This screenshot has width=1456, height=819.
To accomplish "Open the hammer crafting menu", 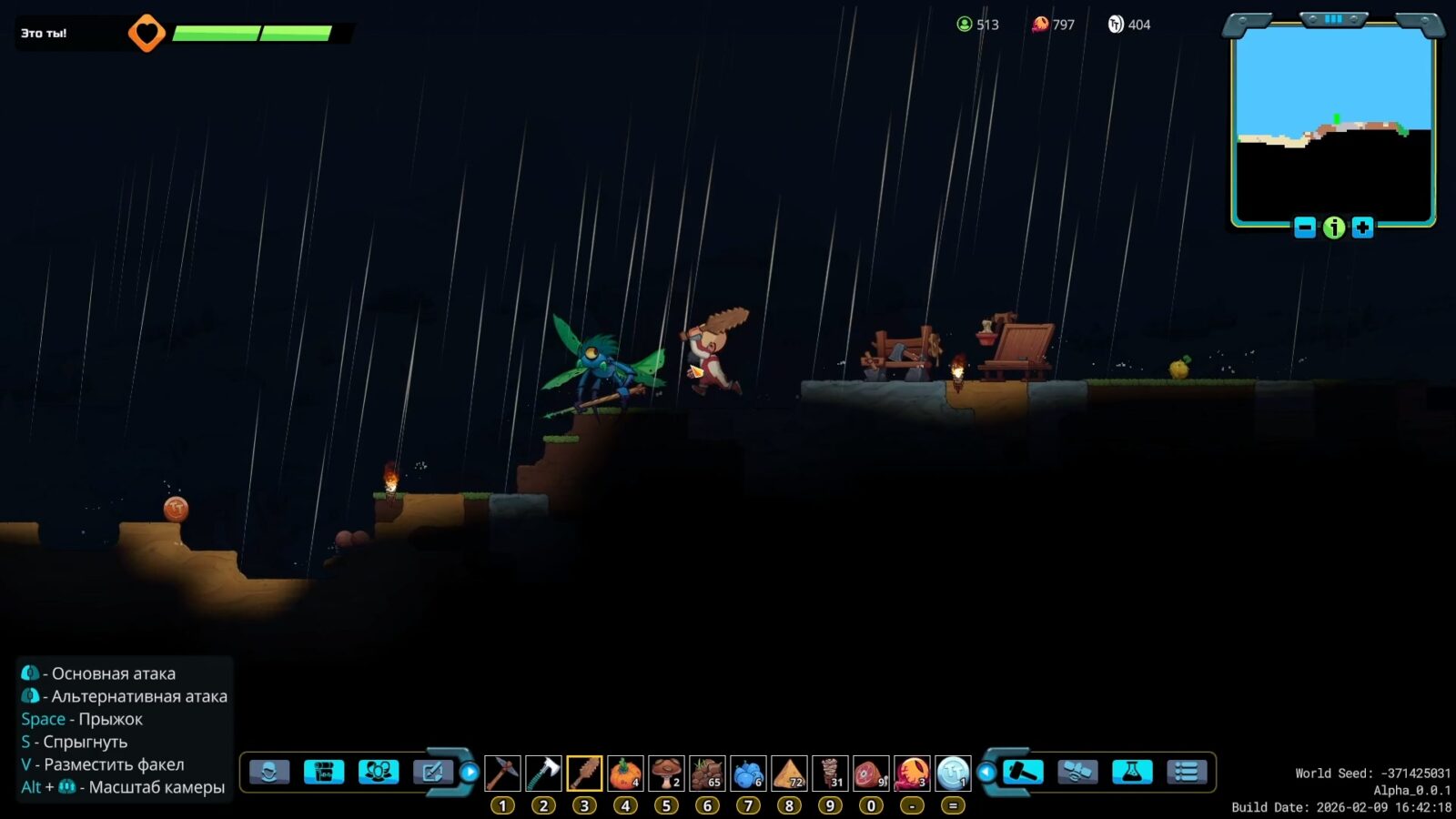I will [1023, 773].
